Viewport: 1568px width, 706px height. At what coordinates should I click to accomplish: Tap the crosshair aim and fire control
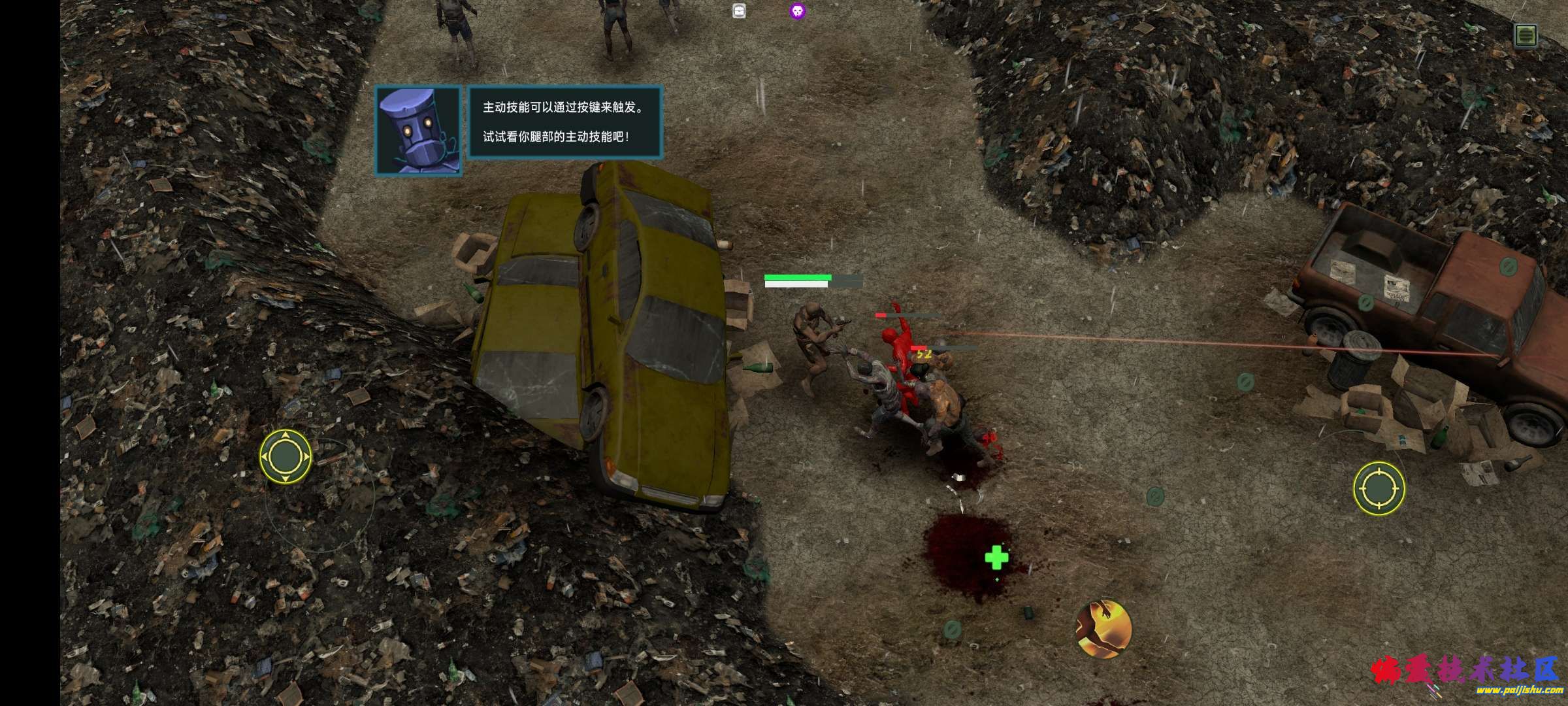coord(1379,488)
